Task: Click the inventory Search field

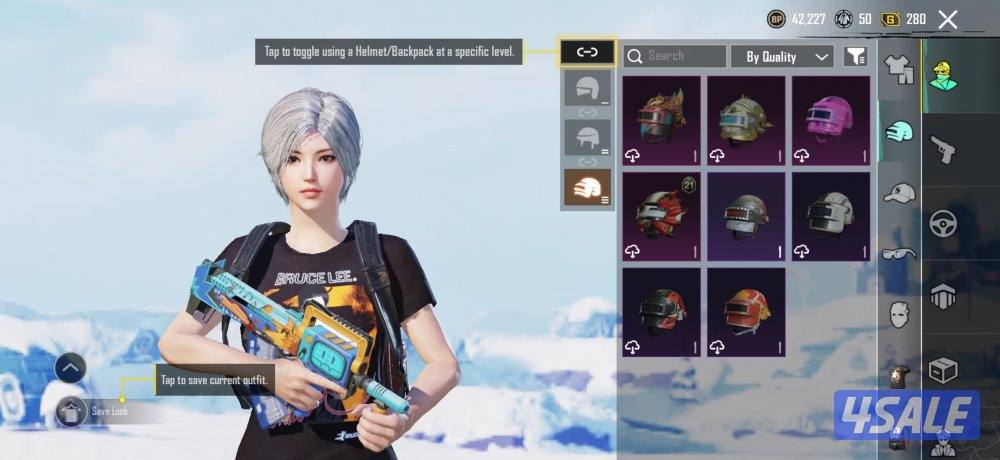Action: [x=675, y=56]
